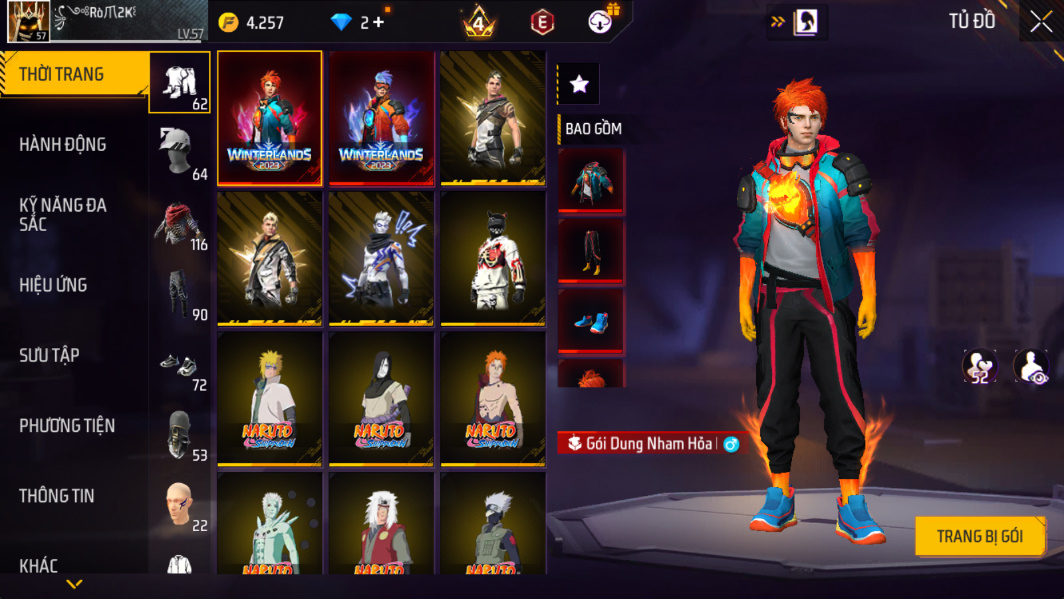
Task: Select the white panda mask outfit
Action: 492,258
